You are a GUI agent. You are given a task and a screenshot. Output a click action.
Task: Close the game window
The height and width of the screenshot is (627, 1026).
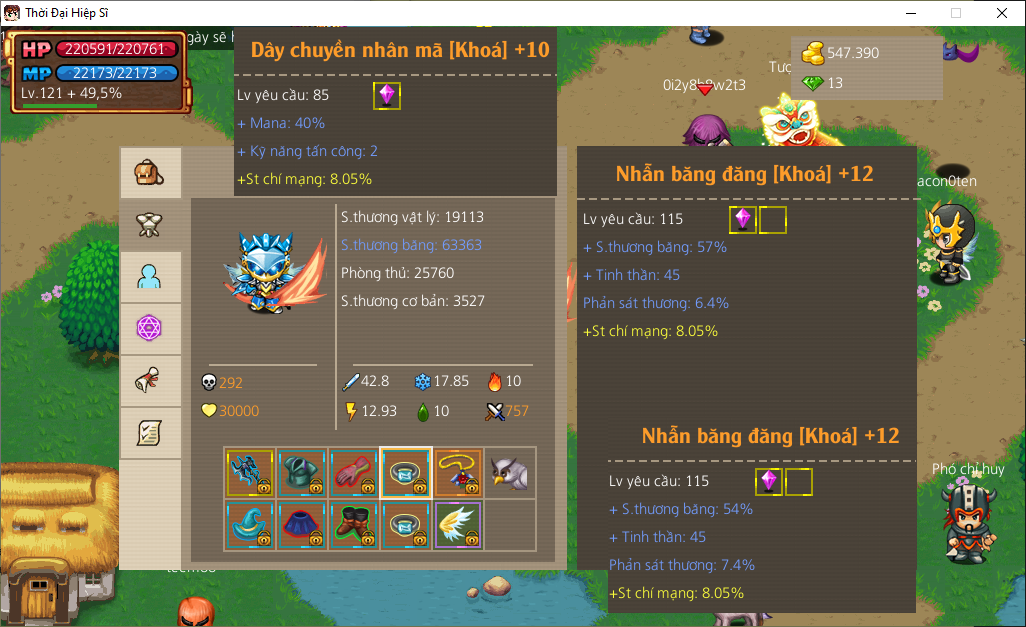tap(1002, 13)
